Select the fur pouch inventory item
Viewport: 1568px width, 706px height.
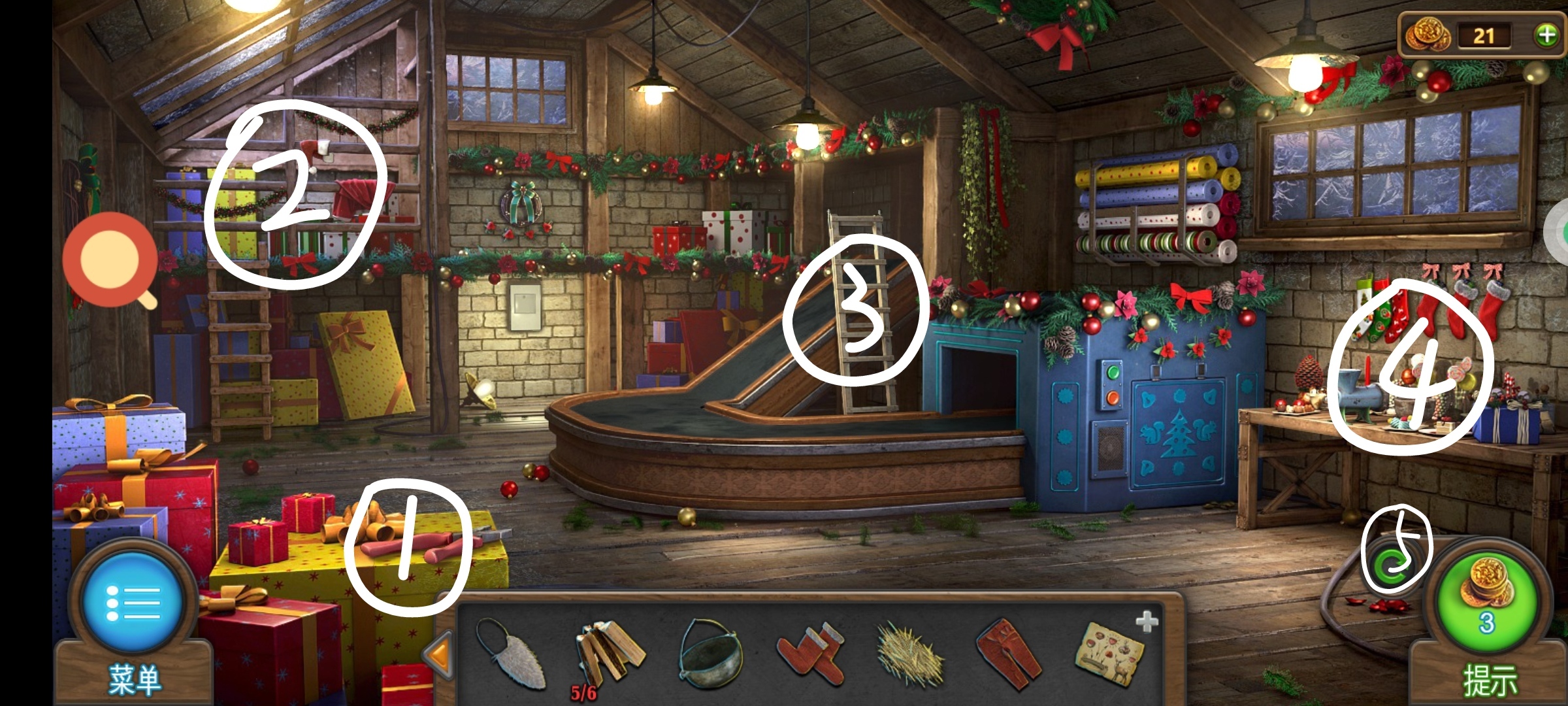tap(513, 652)
